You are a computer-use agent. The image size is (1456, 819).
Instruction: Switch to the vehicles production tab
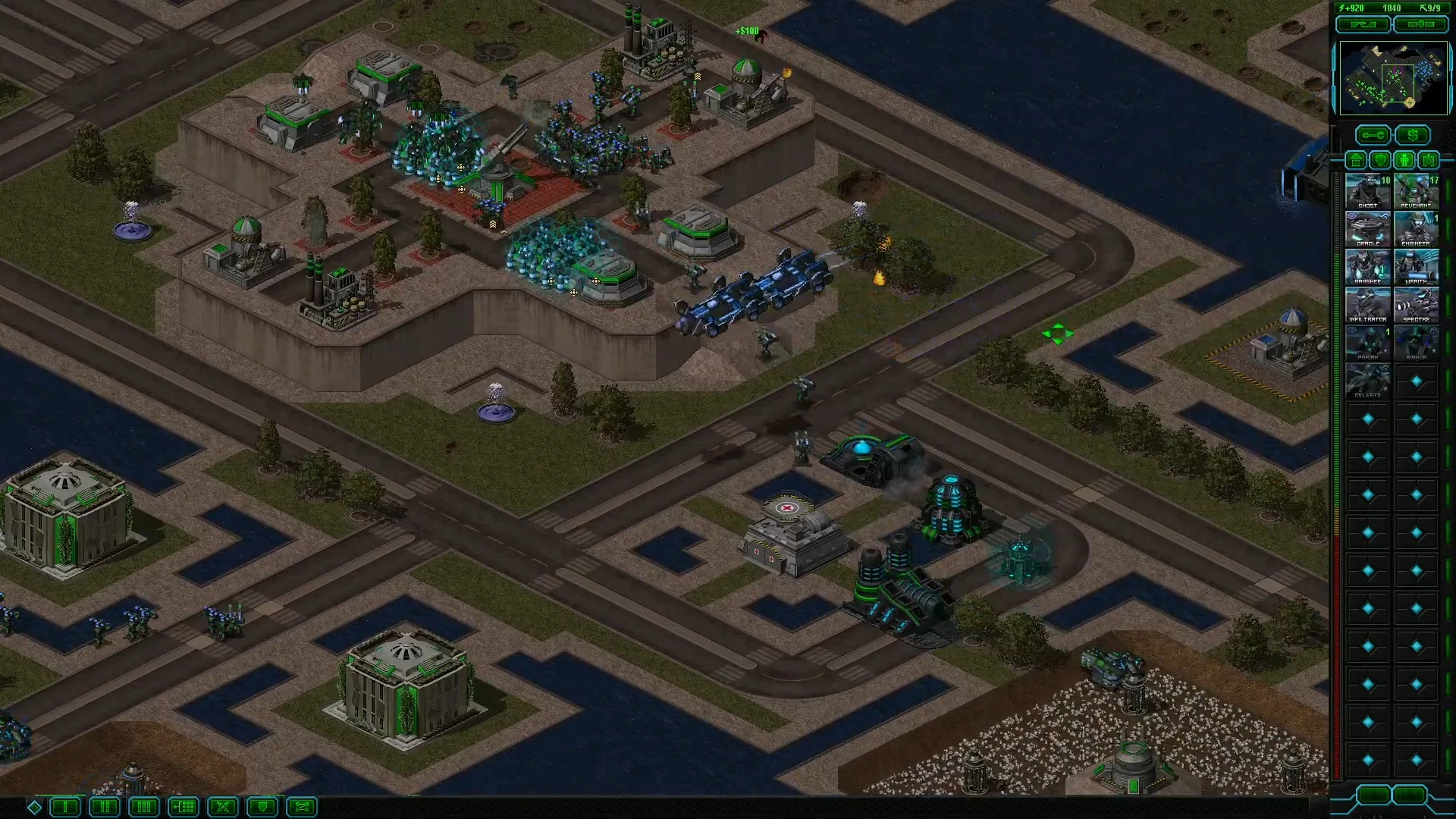tap(1429, 160)
